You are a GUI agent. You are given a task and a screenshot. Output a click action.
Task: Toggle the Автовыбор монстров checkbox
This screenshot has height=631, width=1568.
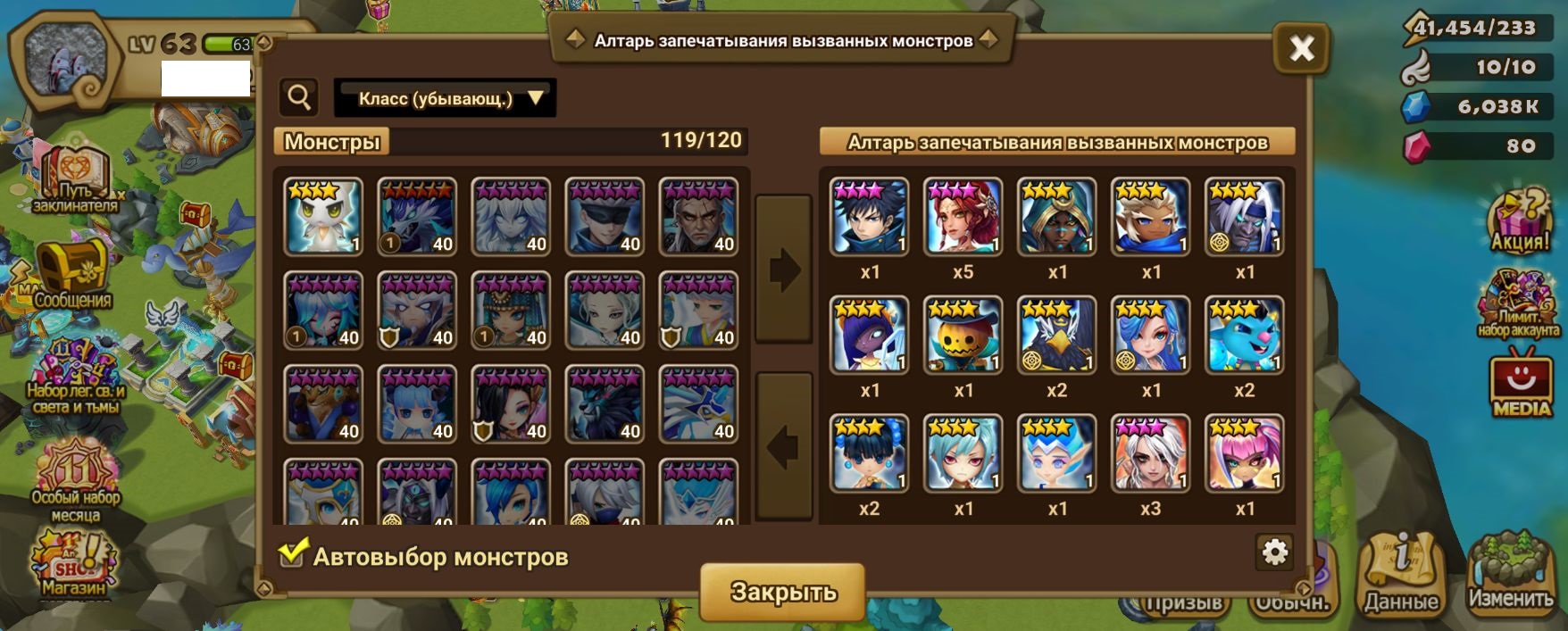(292, 554)
